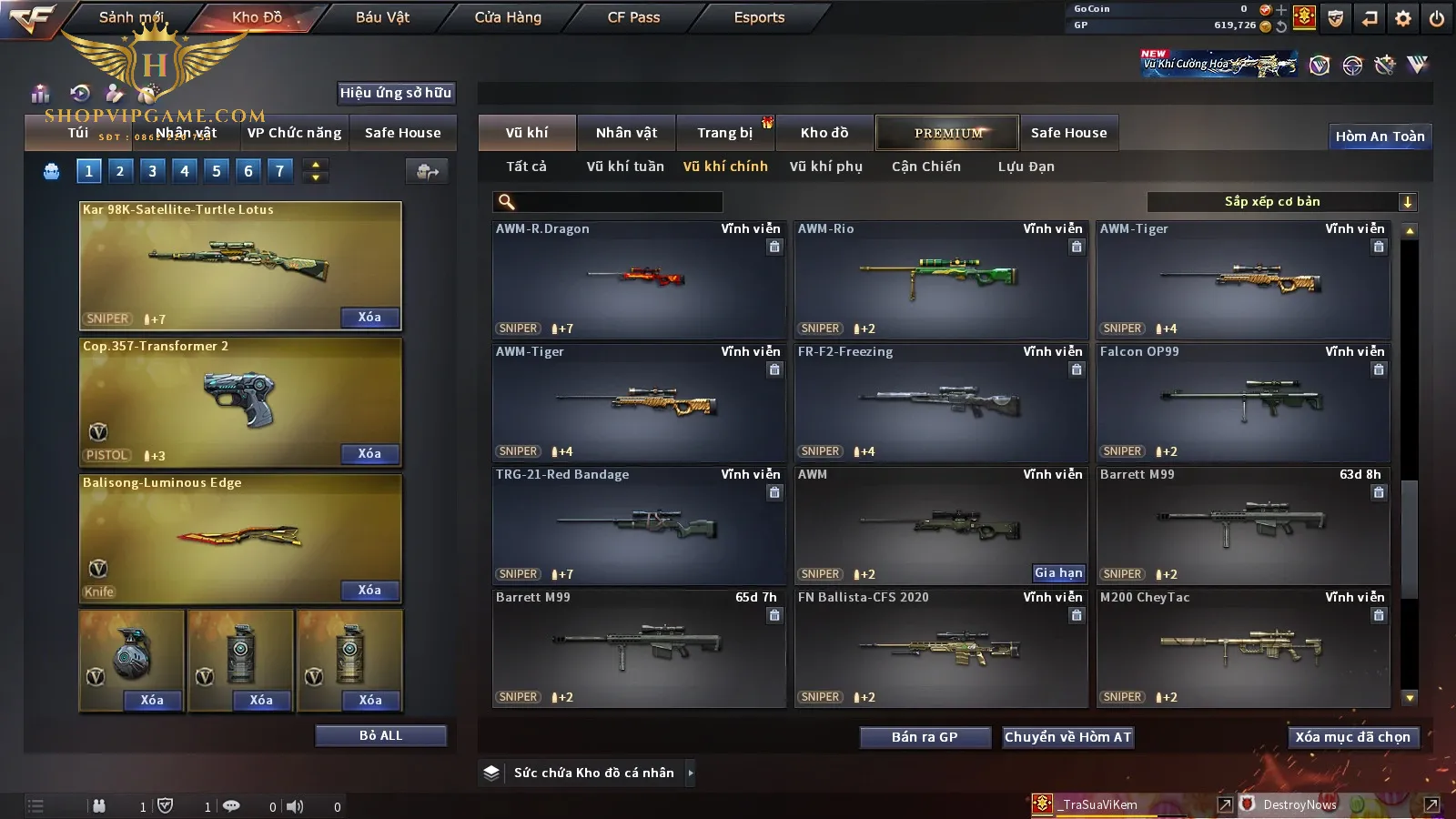The width and height of the screenshot is (1456, 819).
Task: Click the Bán ra GP button
Action: (925, 737)
